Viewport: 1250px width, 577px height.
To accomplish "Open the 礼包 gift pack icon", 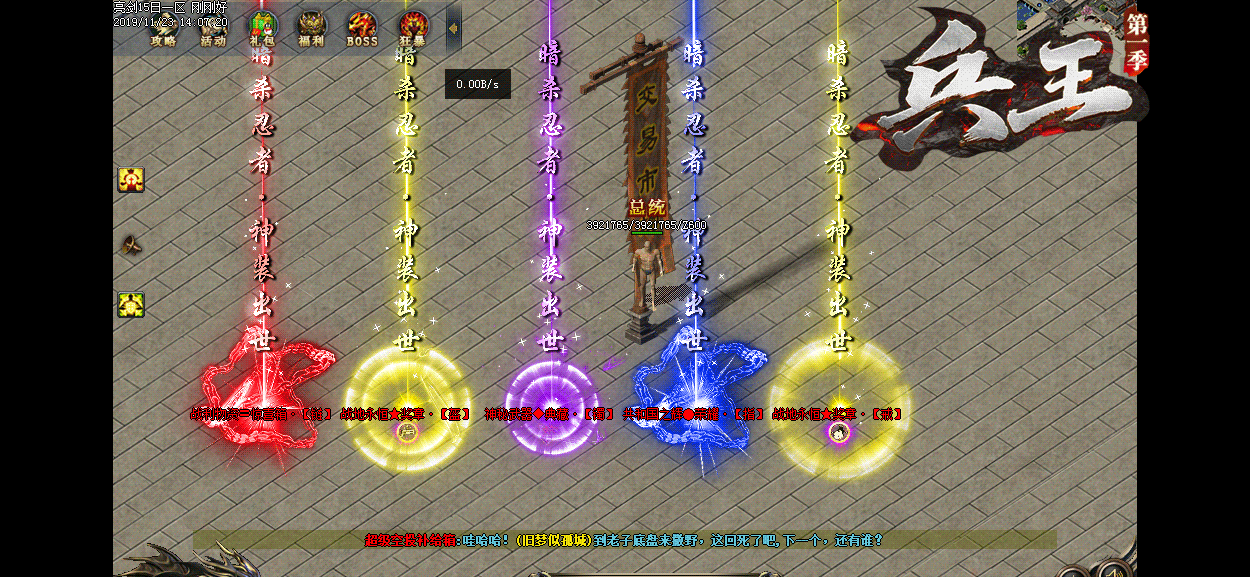I will [x=262, y=28].
